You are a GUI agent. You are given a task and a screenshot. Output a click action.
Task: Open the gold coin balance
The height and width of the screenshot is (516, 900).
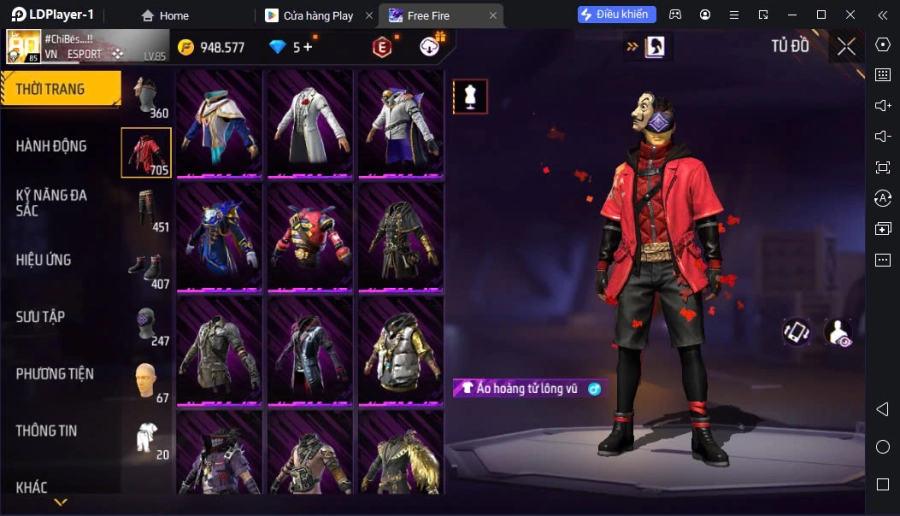point(211,47)
